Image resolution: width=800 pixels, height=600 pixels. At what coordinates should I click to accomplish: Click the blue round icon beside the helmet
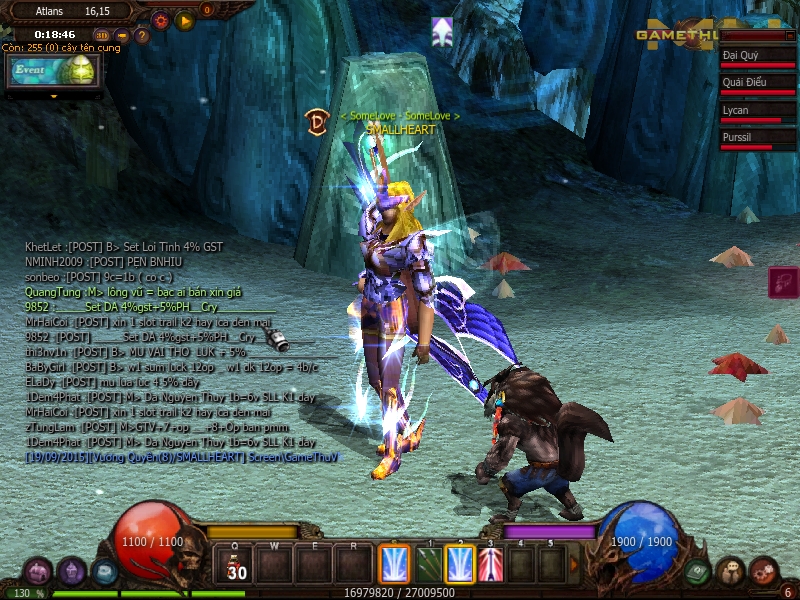tap(104, 571)
